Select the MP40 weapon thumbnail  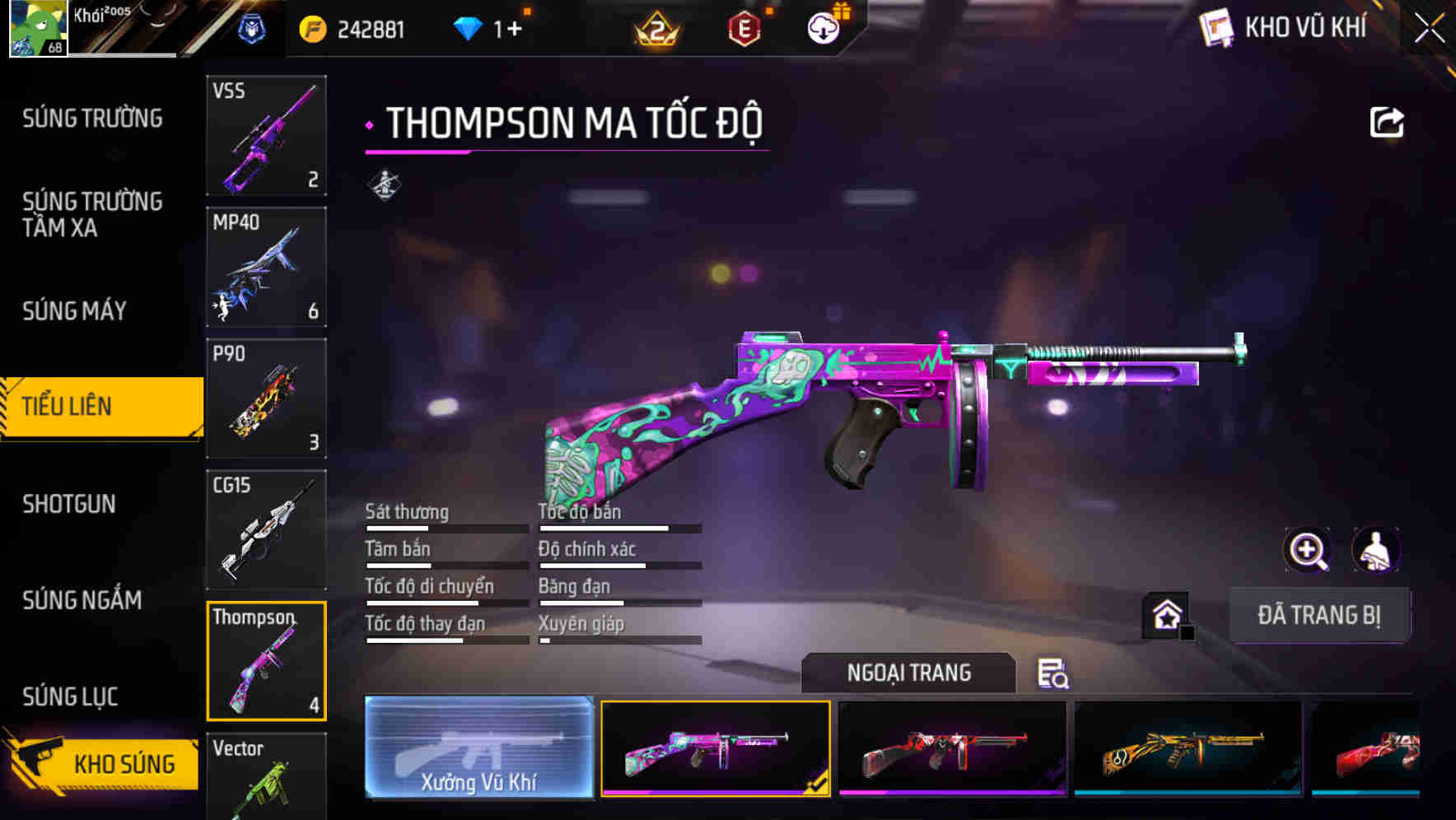(x=266, y=268)
